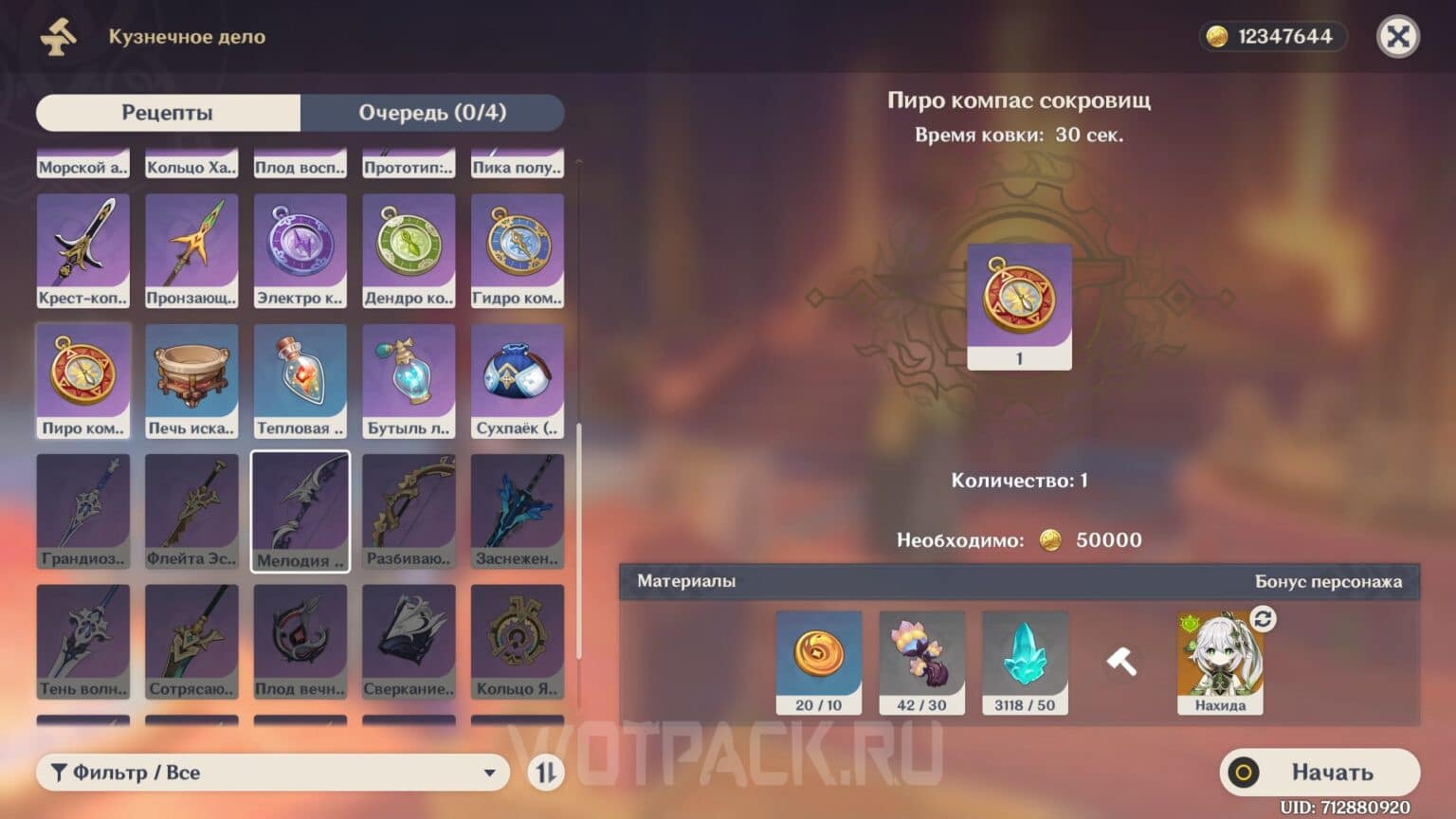Switch to the Очередь (0/4) tab
Viewport: 1456px width, 819px height.
431,113
